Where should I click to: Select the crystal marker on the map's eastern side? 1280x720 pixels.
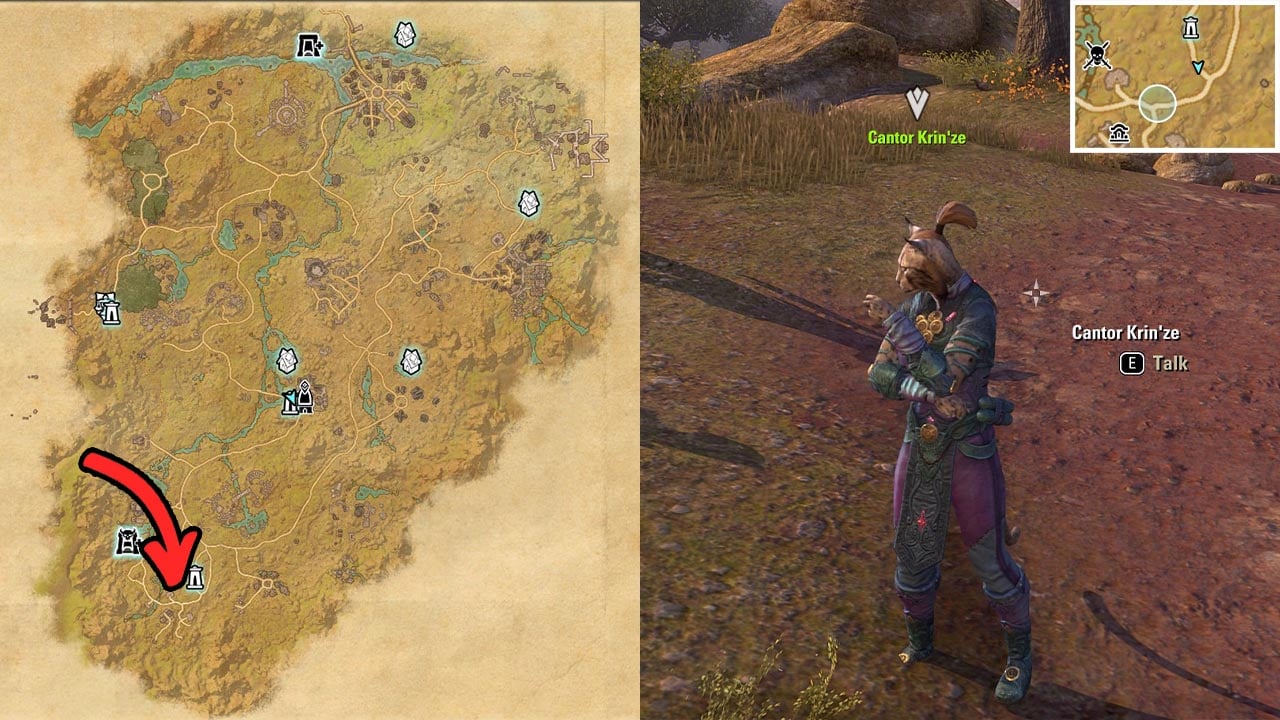click(529, 203)
